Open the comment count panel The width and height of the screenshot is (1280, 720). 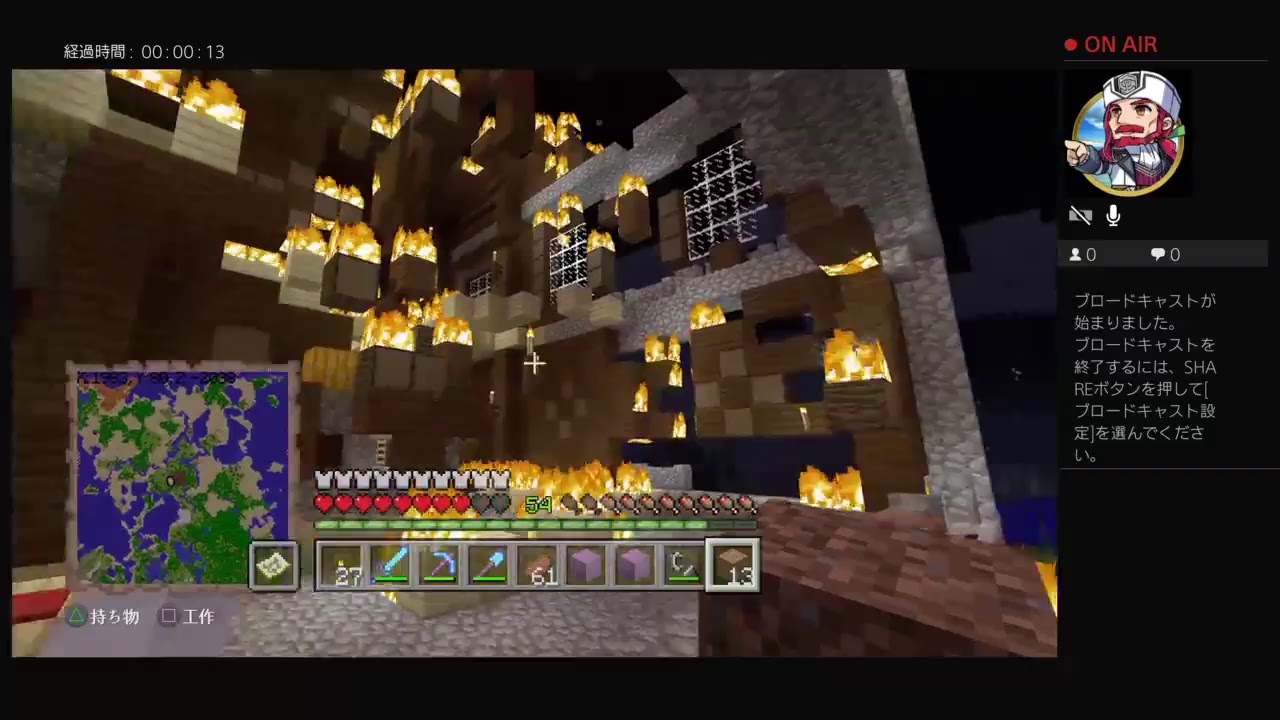coord(1163,254)
